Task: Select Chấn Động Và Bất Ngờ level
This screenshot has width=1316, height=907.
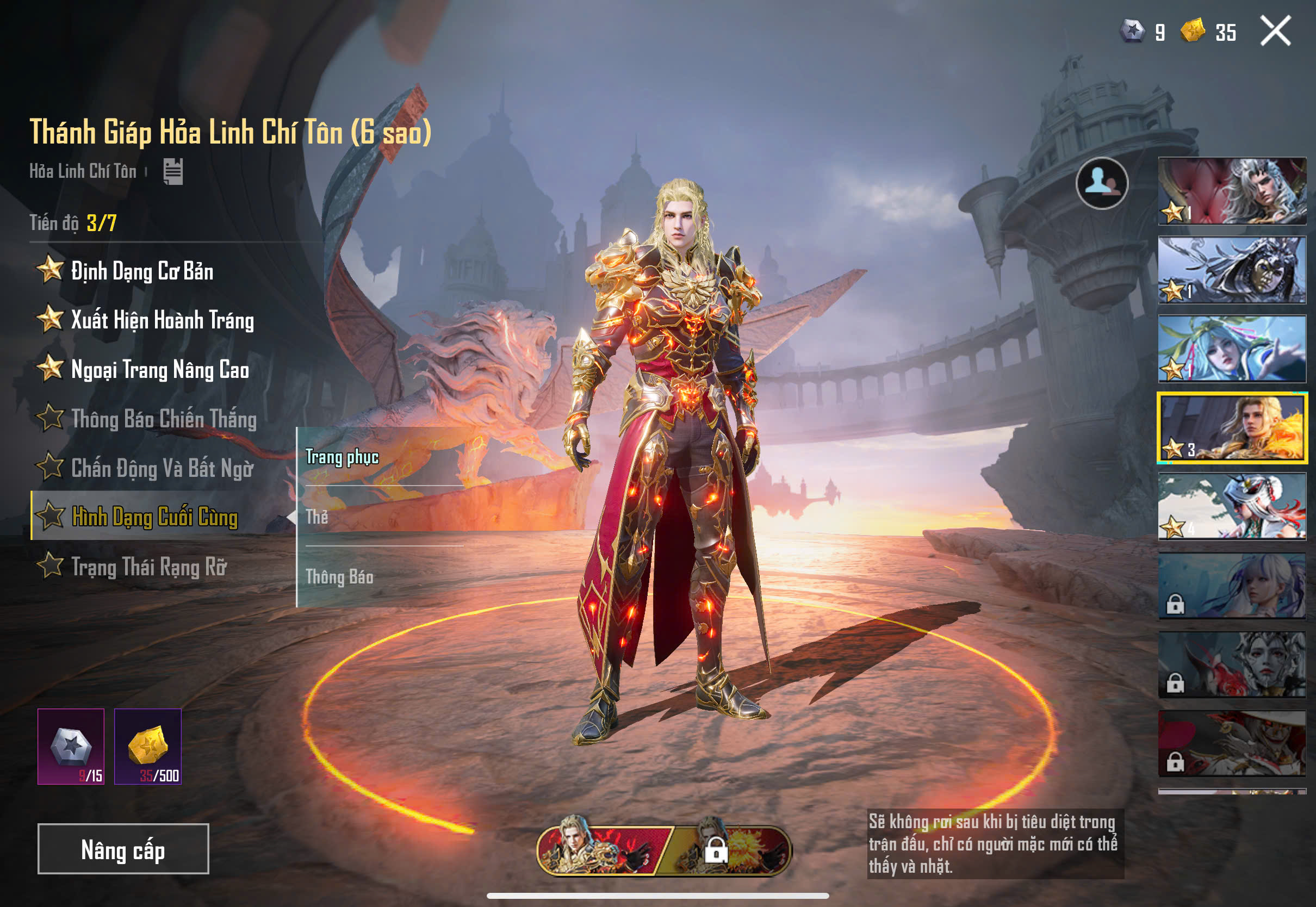Action: pos(162,468)
